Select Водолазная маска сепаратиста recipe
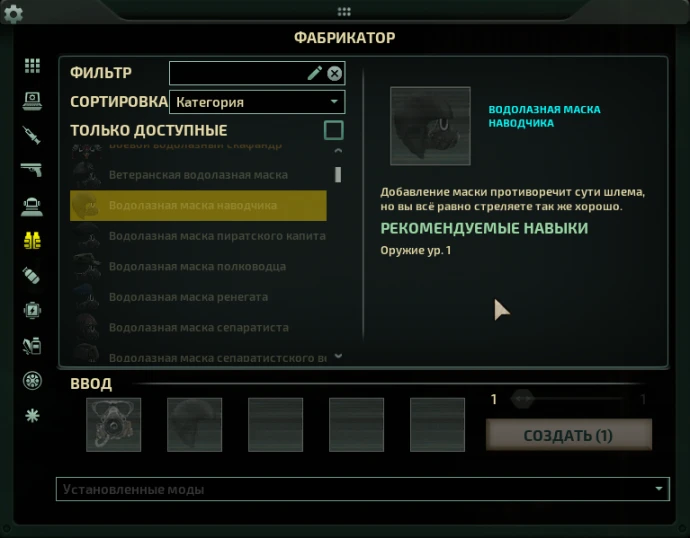690x538 pixels. coord(198,328)
